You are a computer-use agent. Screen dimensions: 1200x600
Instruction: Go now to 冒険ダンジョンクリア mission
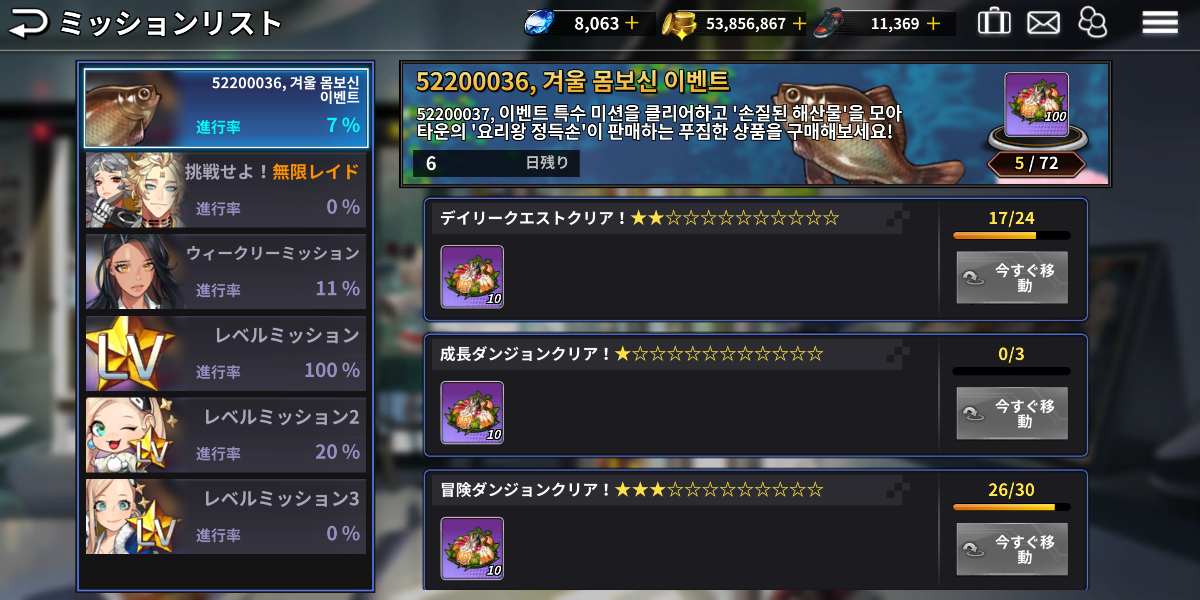click(1011, 549)
